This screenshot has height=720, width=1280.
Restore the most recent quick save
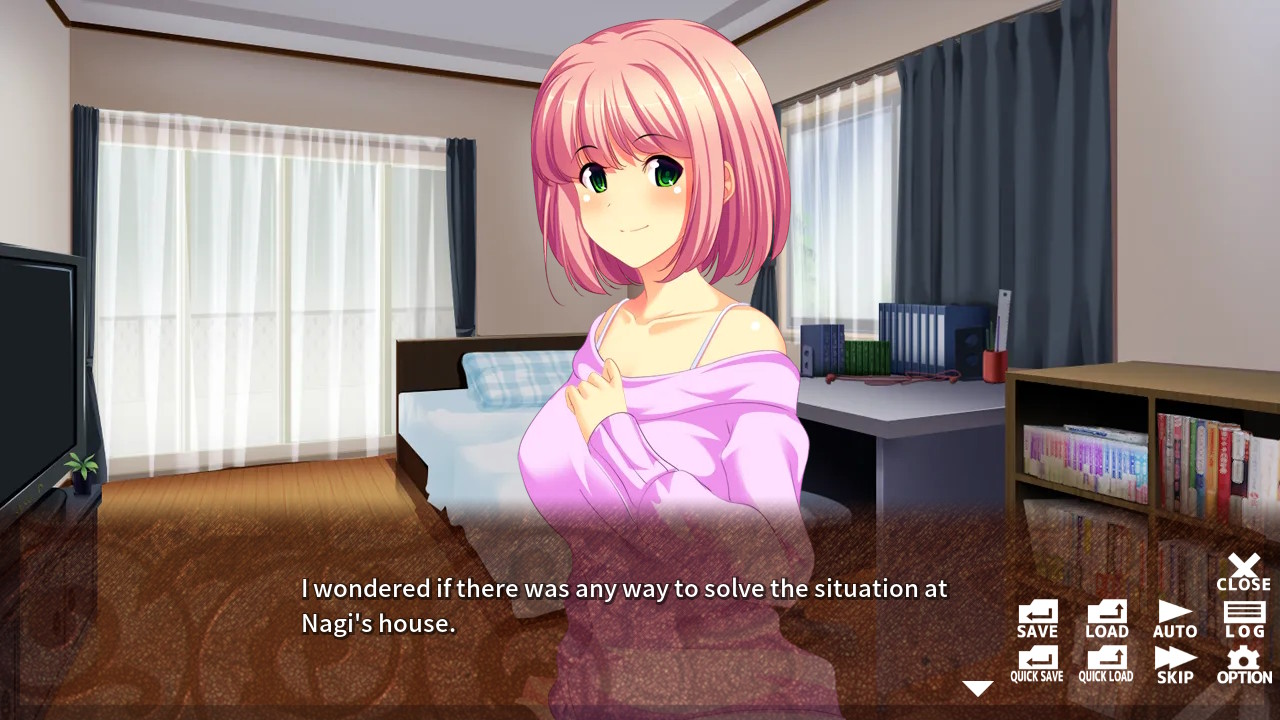tap(1106, 663)
